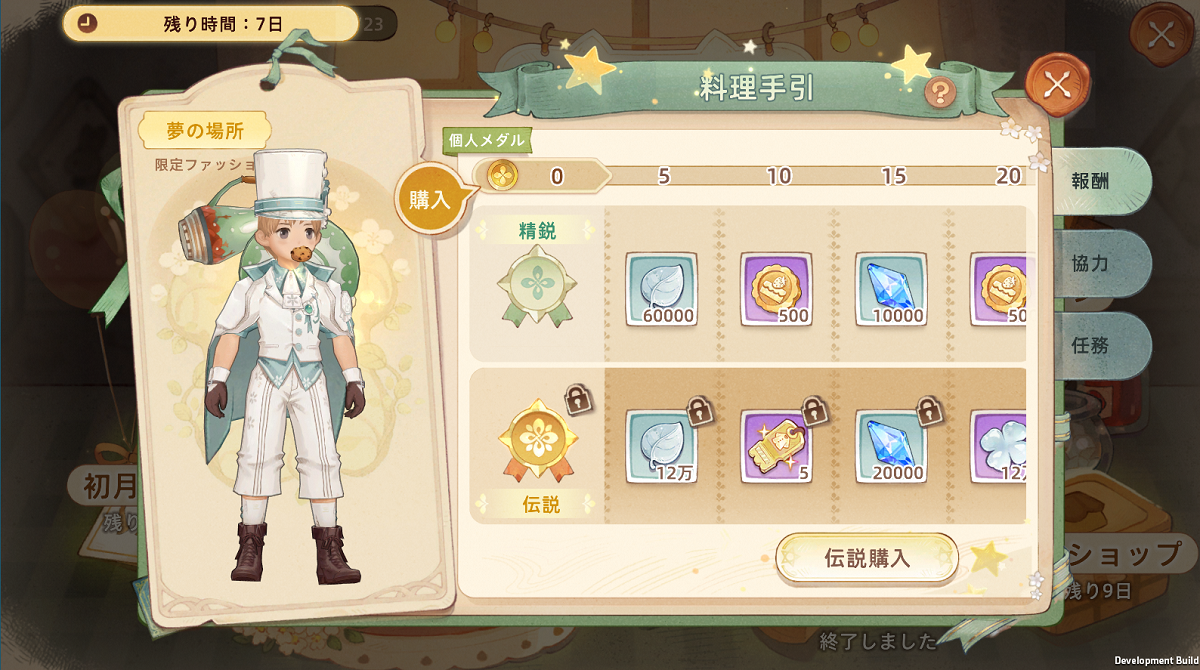
Task: Close the background screen with top-right X
Action: pyautogui.click(x=1160, y=34)
